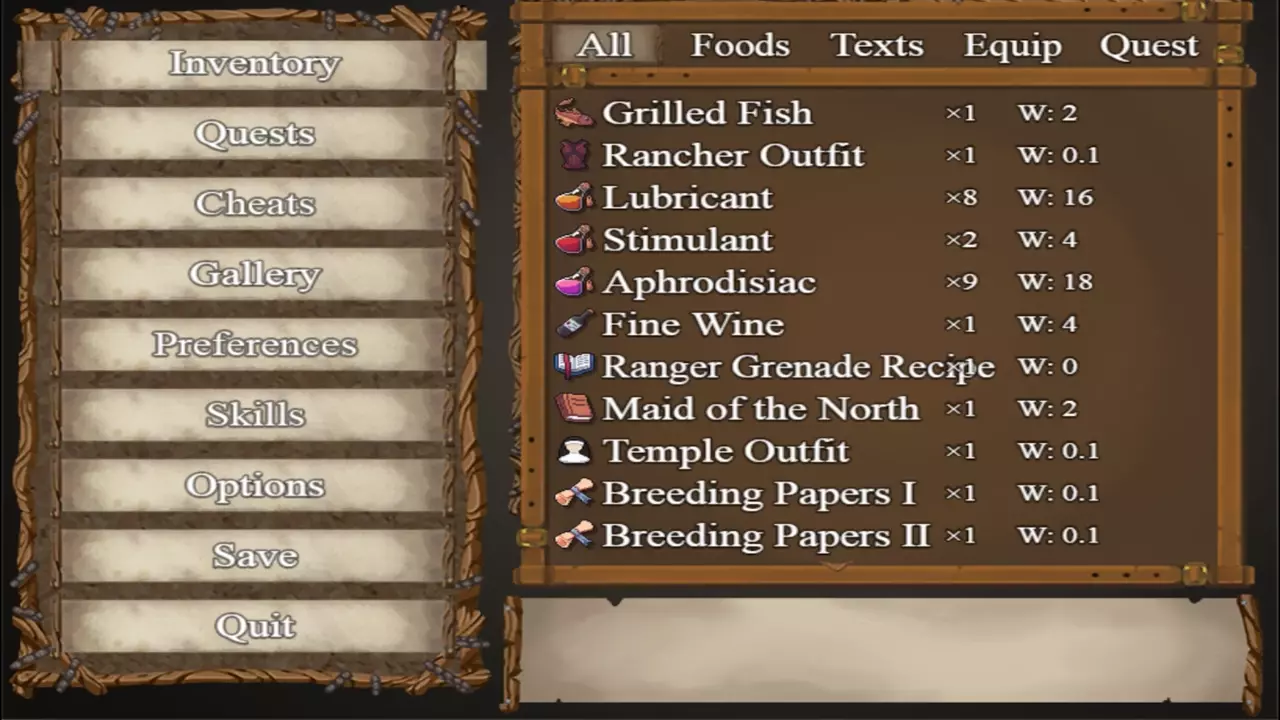
Task: Switch to the Foods tab
Action: (740, 46)
